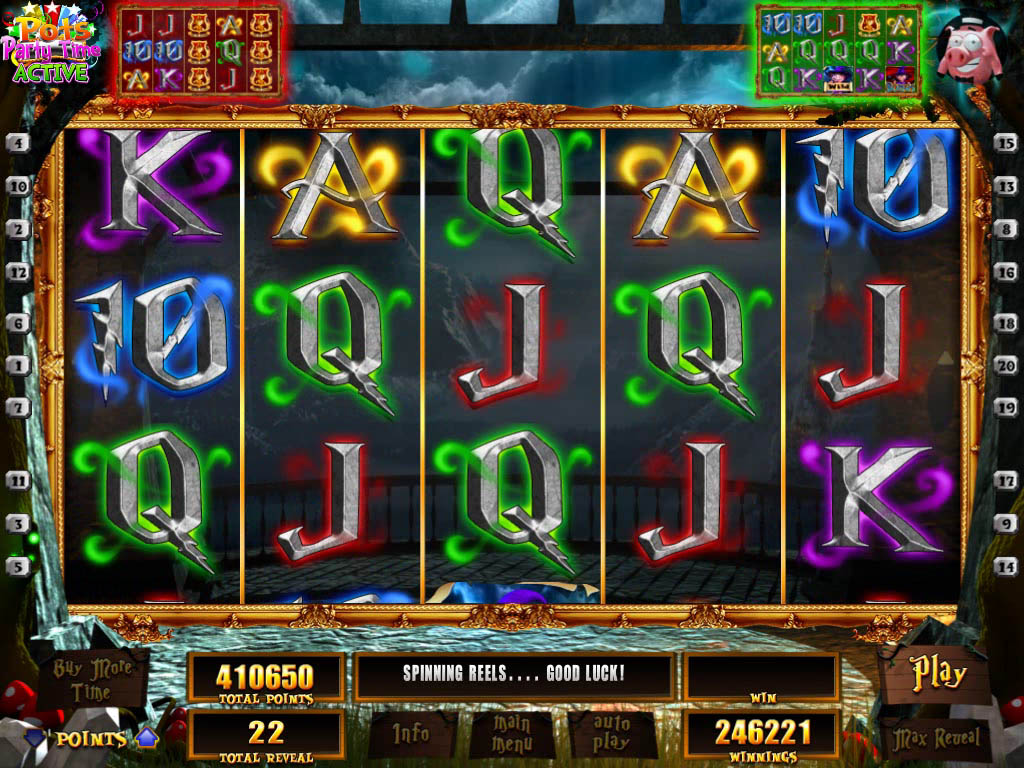Click the Buy More Time sign
This screenshot has height=768, width=1024.
click(x=93, y=679)
